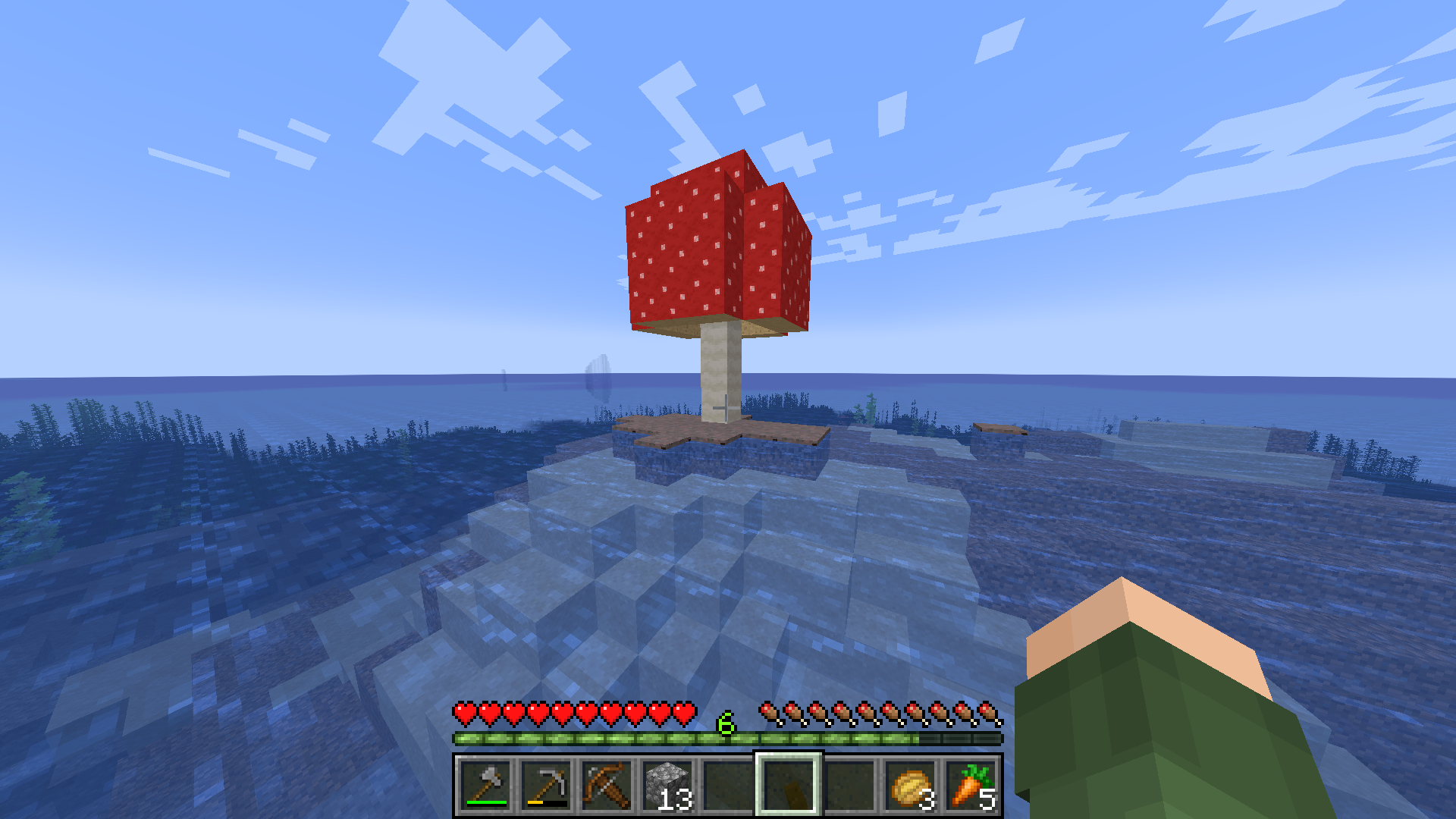Viewport: 1456px width, 819px height.
Task: Pick the stack of 13 cobblestone
Action: tap(666, 785)
